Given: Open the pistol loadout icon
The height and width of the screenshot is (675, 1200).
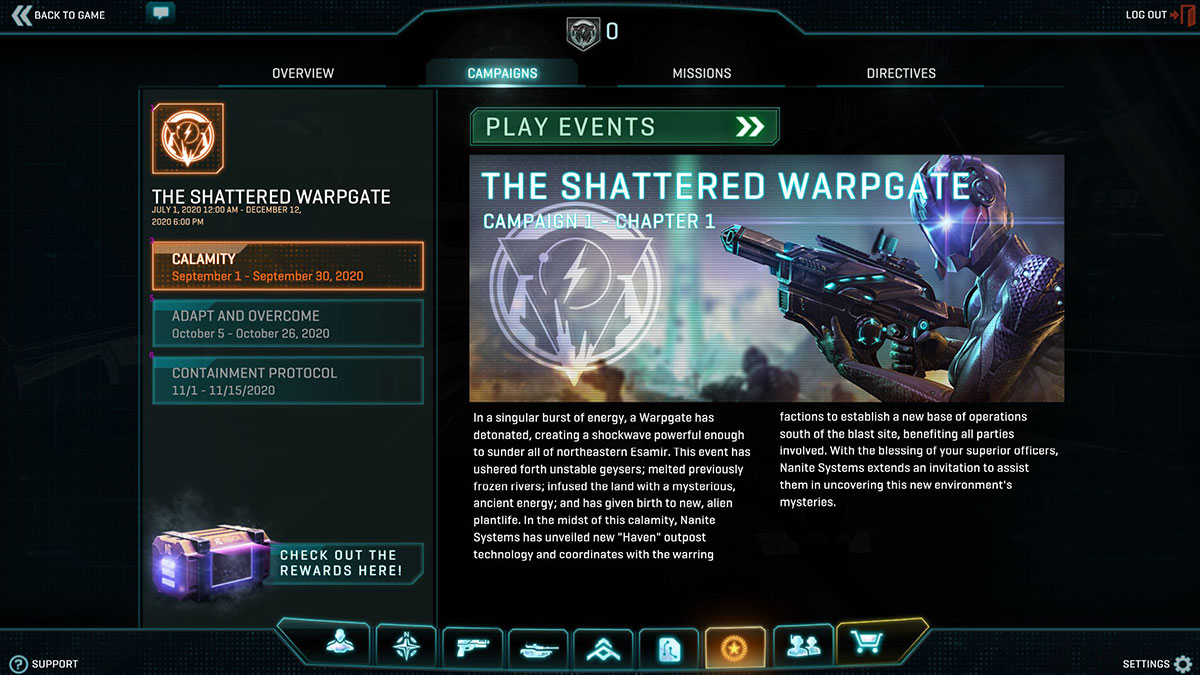Looking at the screenshot, I should (x=471, y=647).
